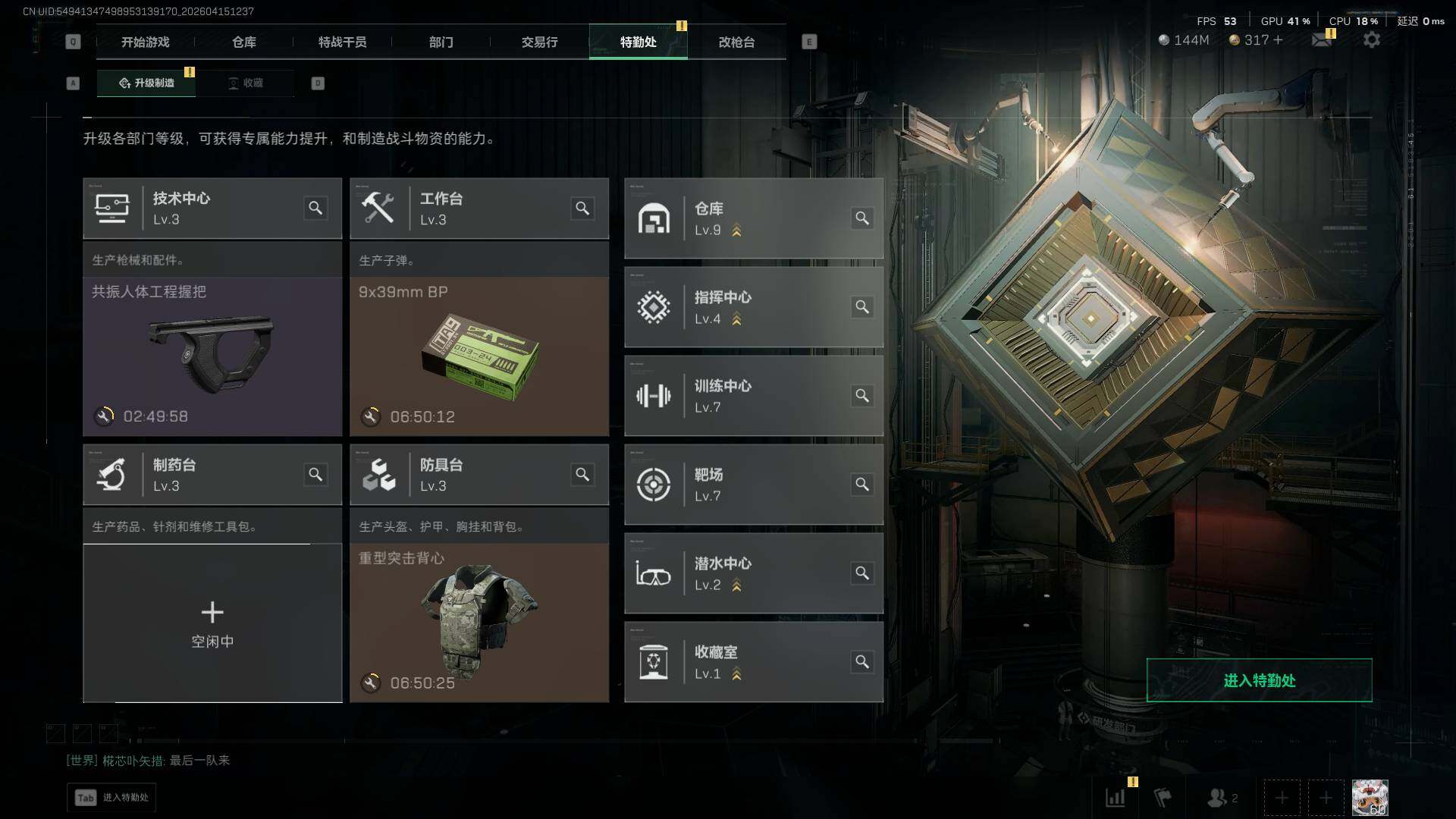1456x819 pixels.
Task: Open the 9x39mm BP production slot
Action: click(479, 356)
